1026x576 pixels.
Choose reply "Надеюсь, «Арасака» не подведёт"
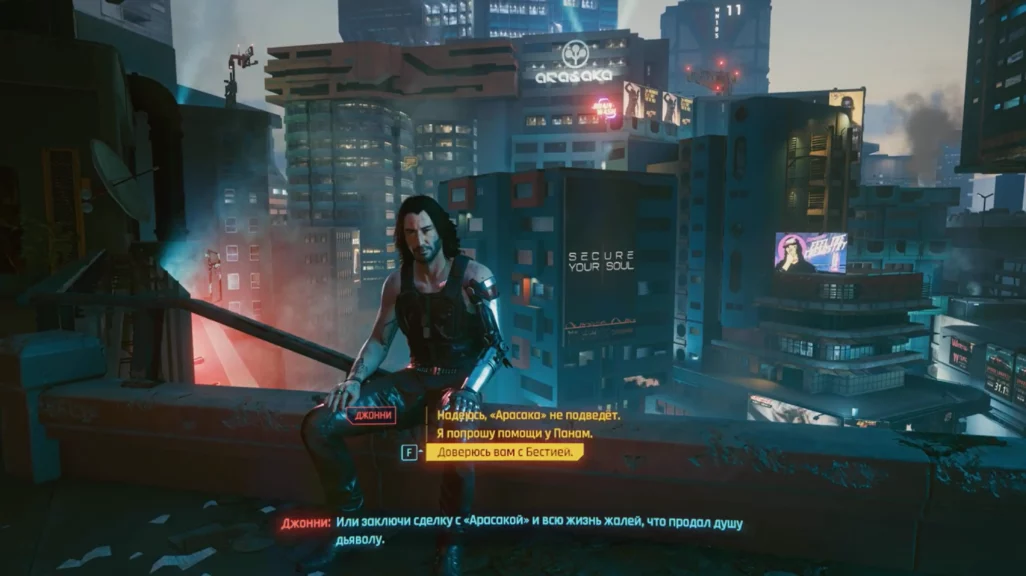(528, 415)
